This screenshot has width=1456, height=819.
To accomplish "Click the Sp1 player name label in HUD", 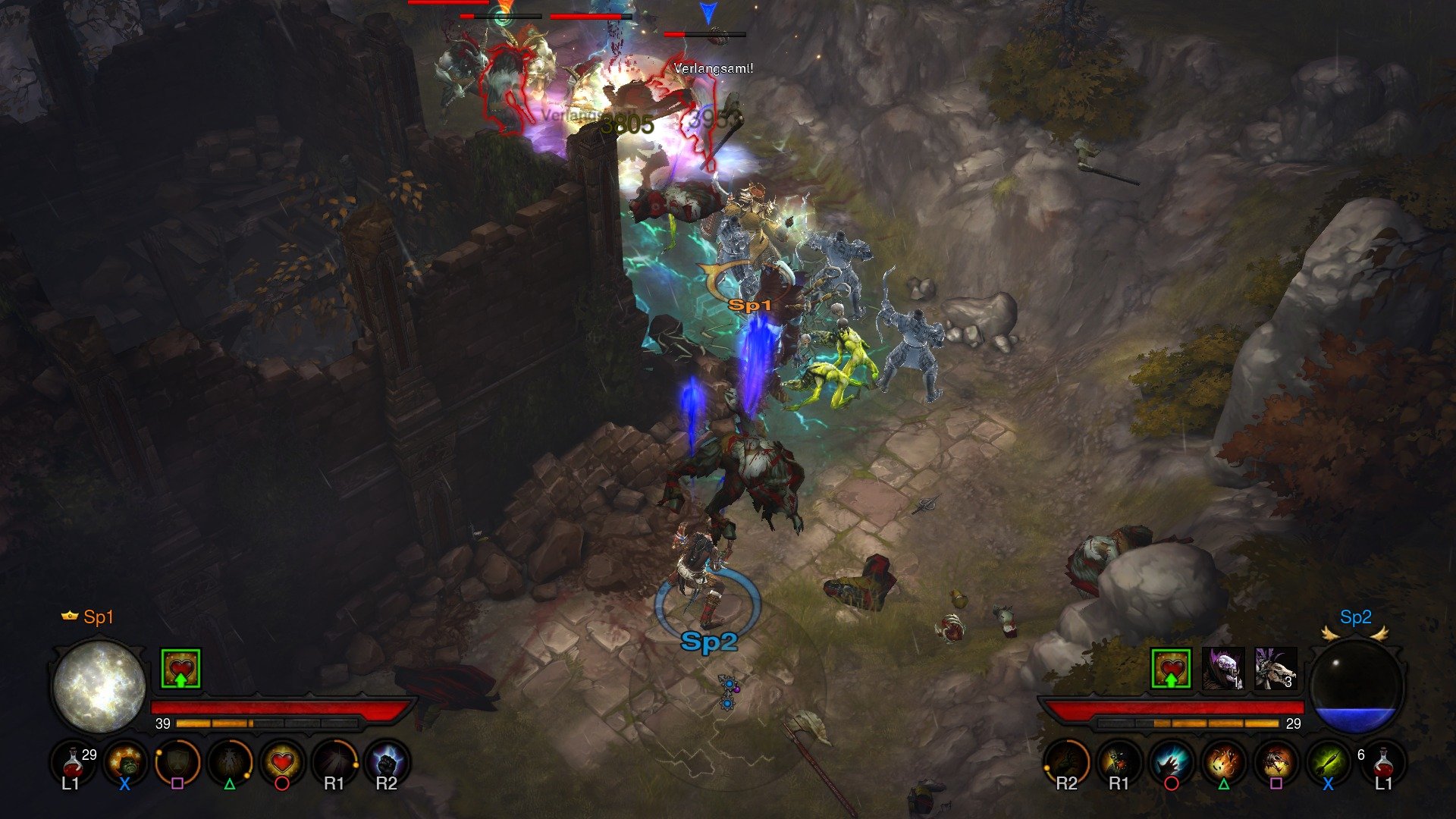I will coord(96,617).
